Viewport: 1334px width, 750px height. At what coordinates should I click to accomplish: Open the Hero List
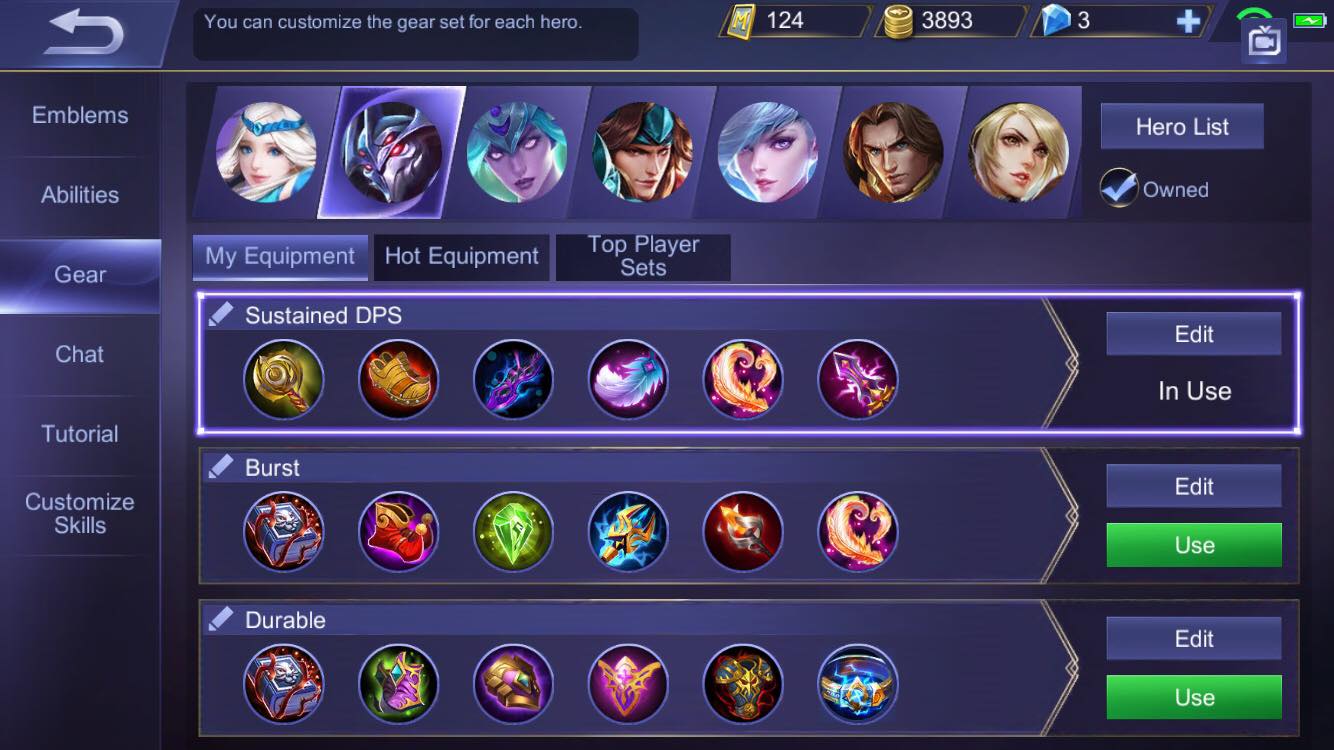pos(1182,126)
